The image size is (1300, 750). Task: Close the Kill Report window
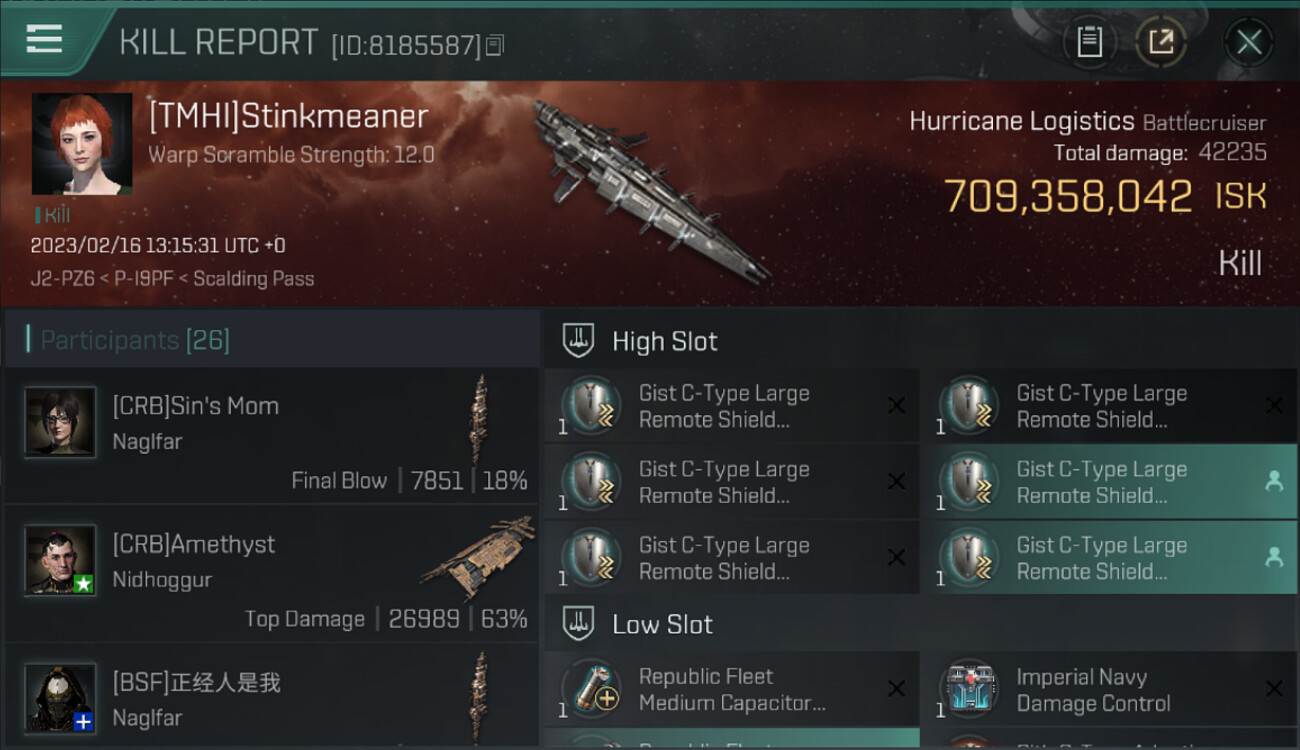point(1248,42)
